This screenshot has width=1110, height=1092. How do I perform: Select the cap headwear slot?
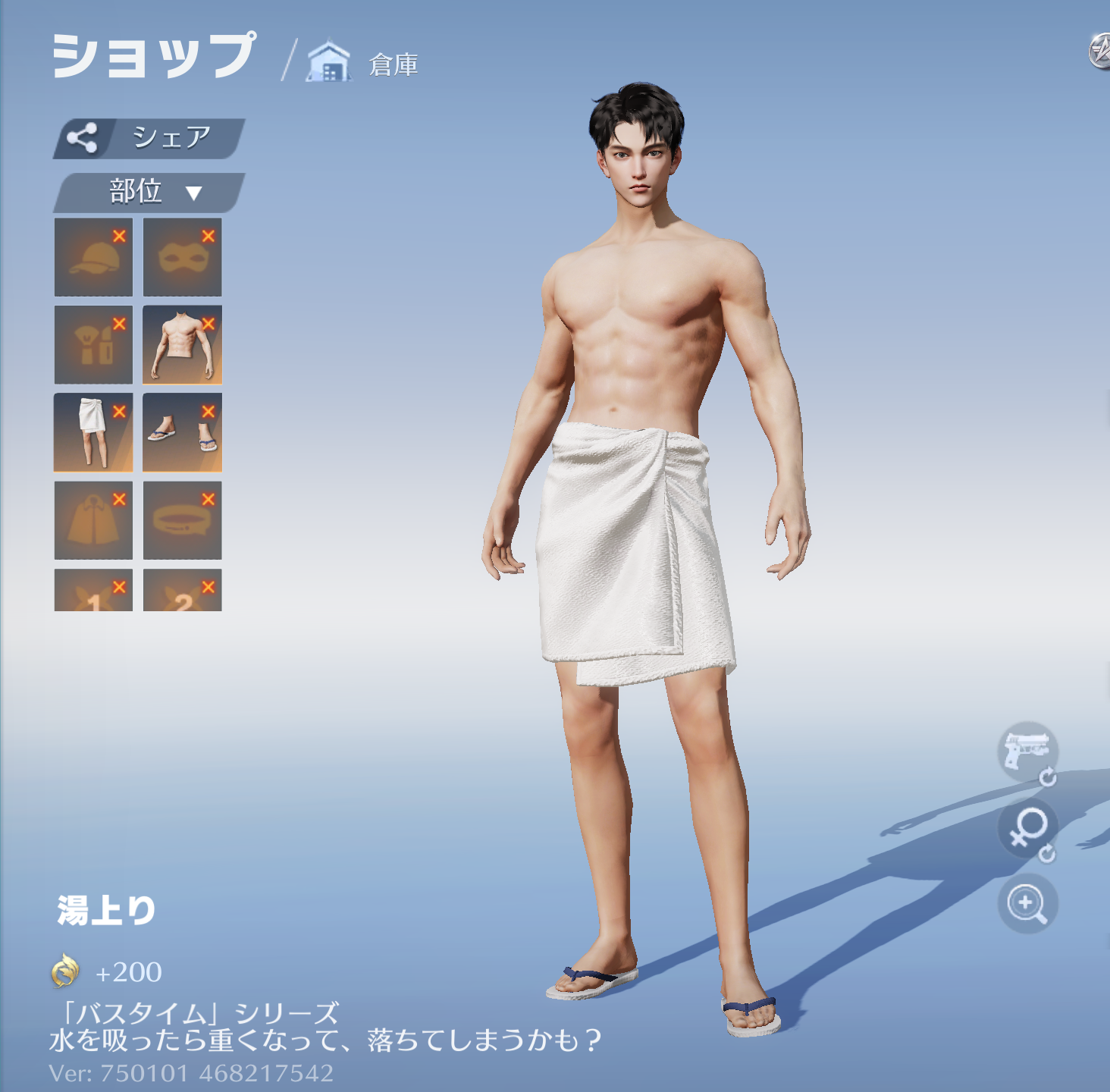point(92,258)
